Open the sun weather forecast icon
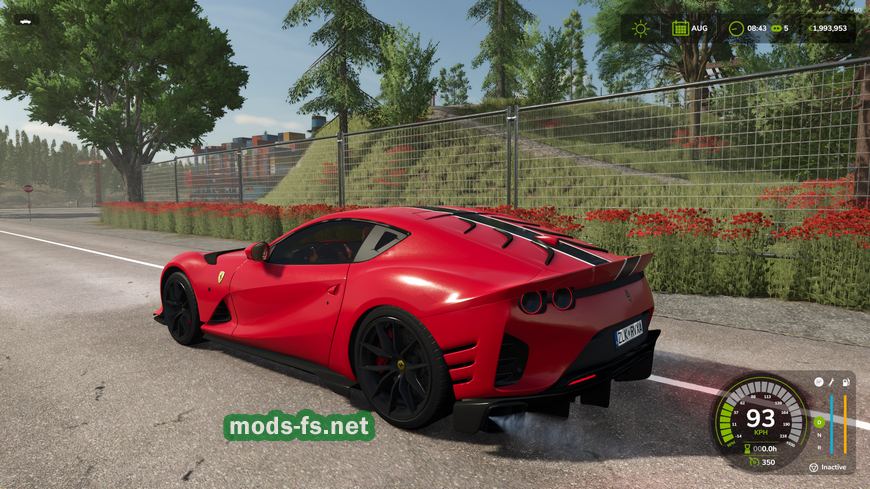 (640, 28)
